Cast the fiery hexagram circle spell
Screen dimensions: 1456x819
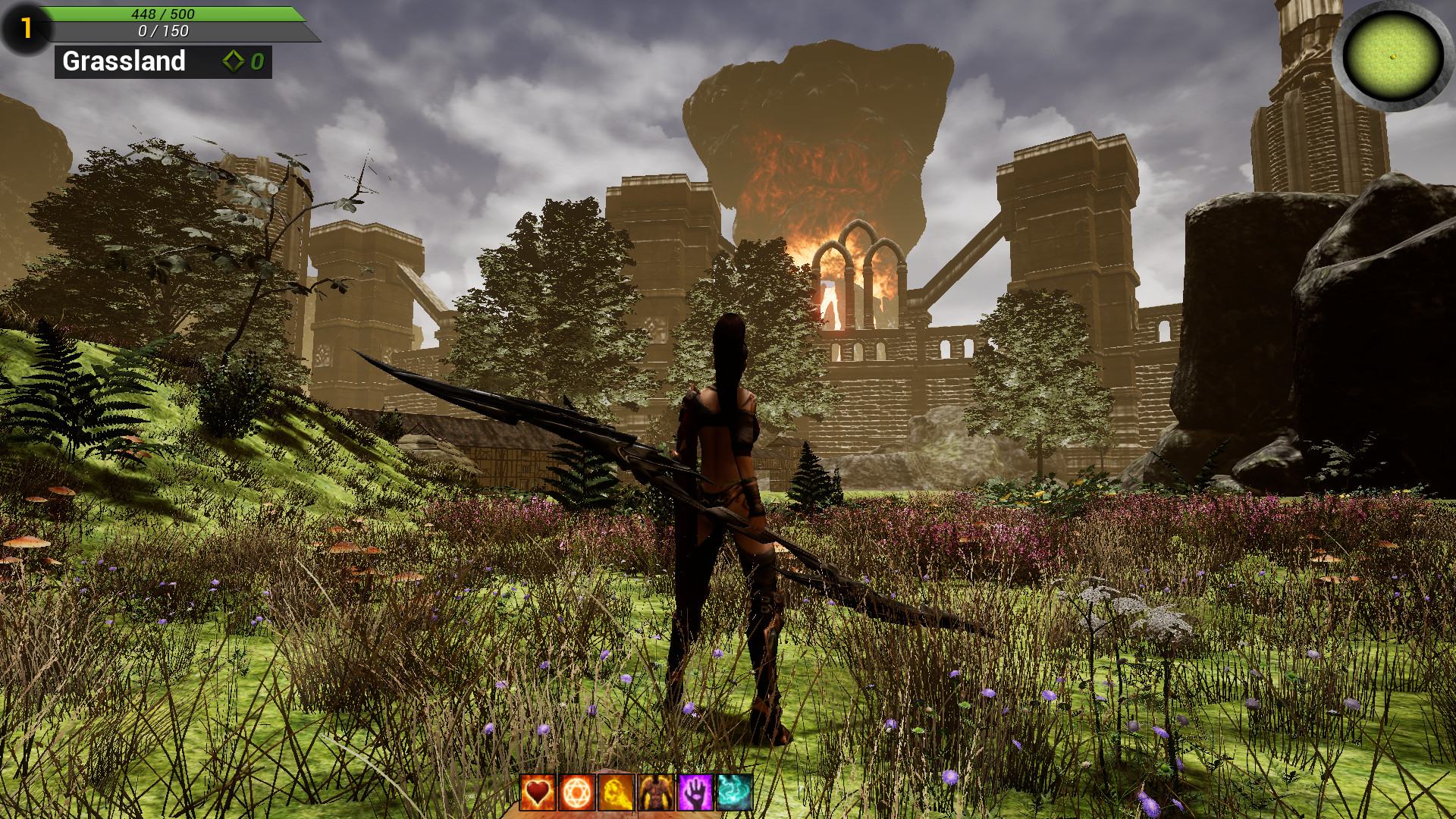(577, 792)
